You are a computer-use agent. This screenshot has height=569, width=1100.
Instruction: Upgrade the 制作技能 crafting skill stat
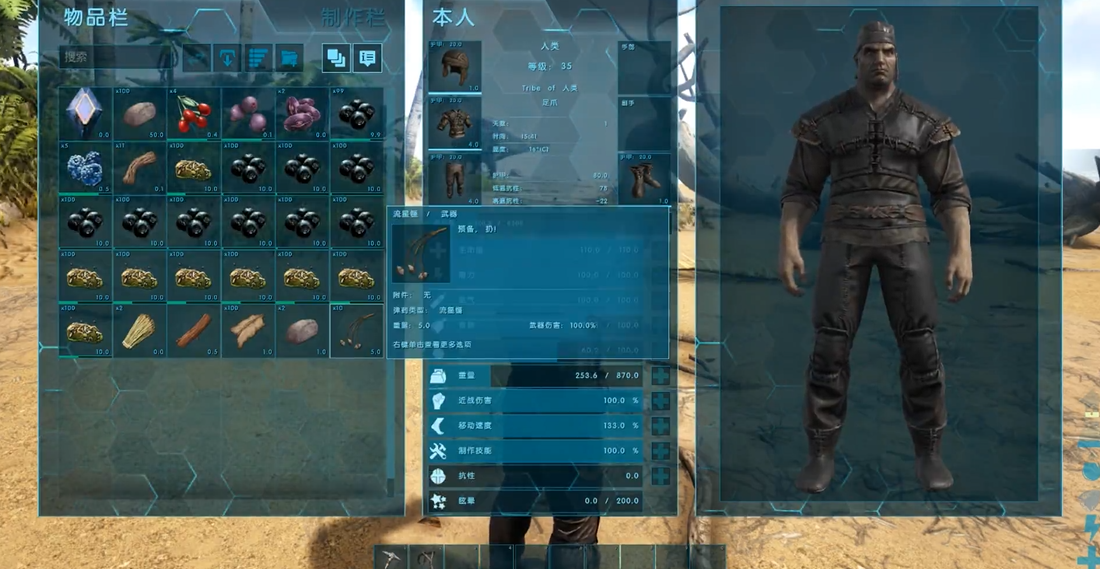tap(661, 451)
